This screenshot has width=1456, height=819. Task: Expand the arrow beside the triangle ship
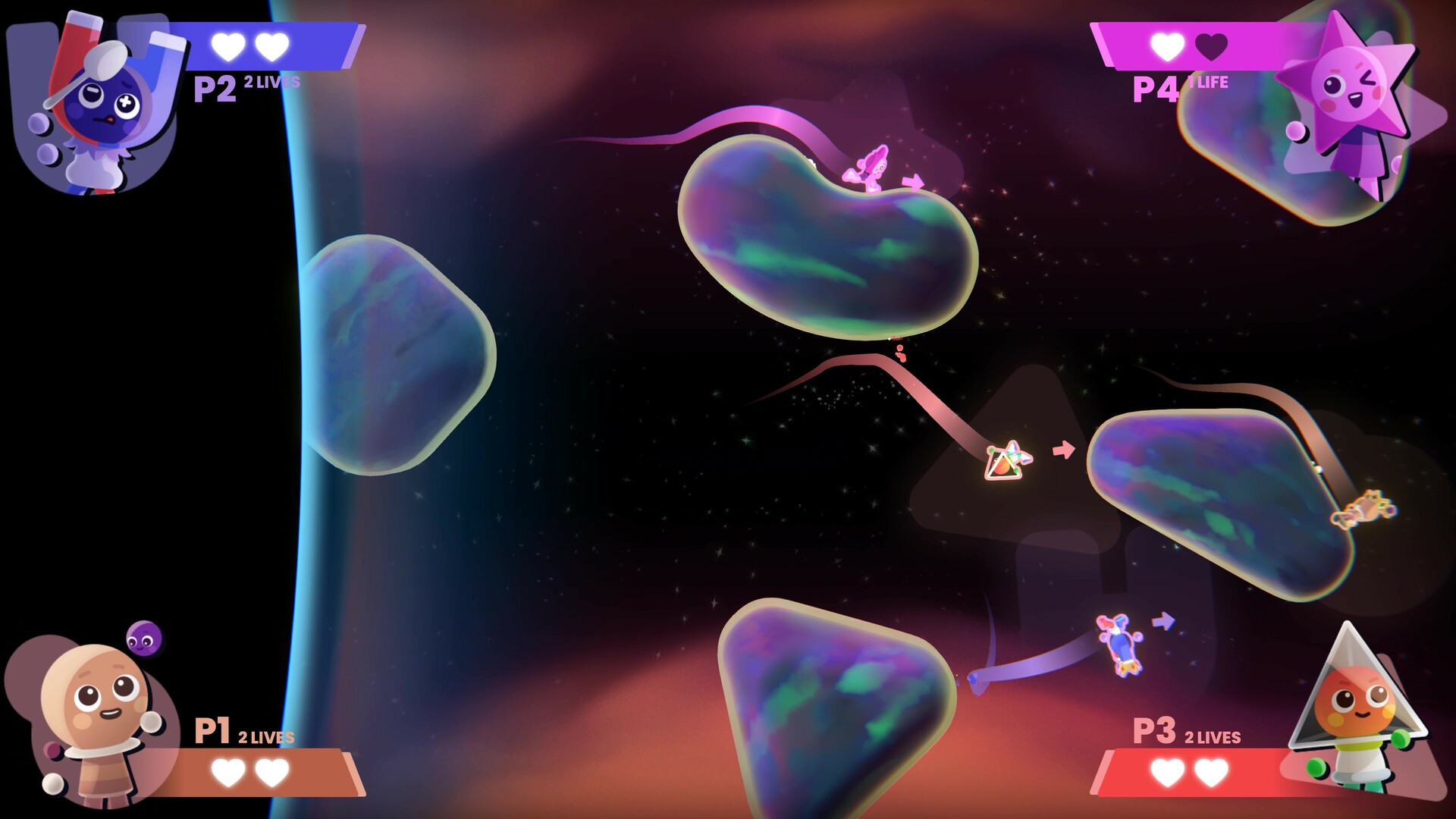pos(1063,448)
